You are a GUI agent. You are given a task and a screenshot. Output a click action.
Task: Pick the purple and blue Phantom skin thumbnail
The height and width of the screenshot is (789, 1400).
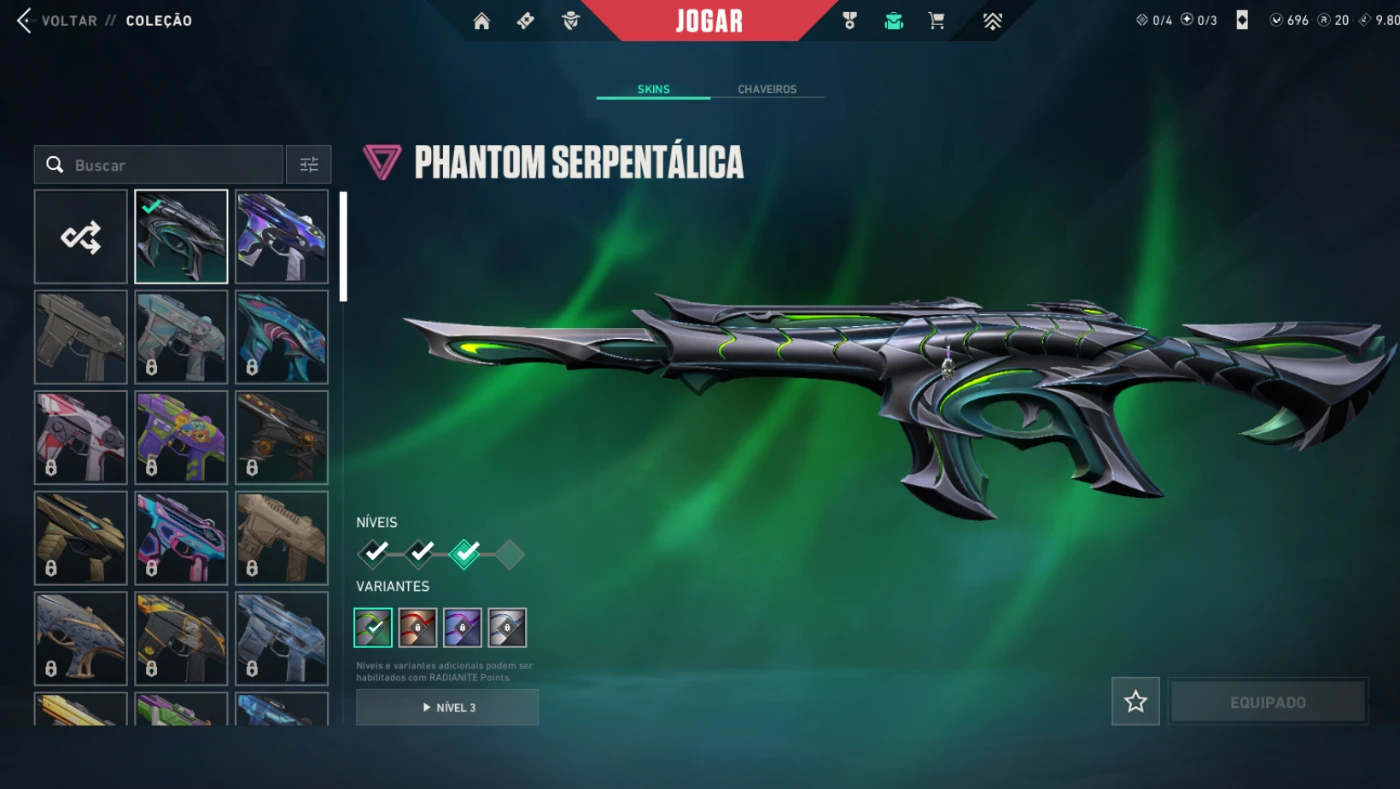(282, 237)
